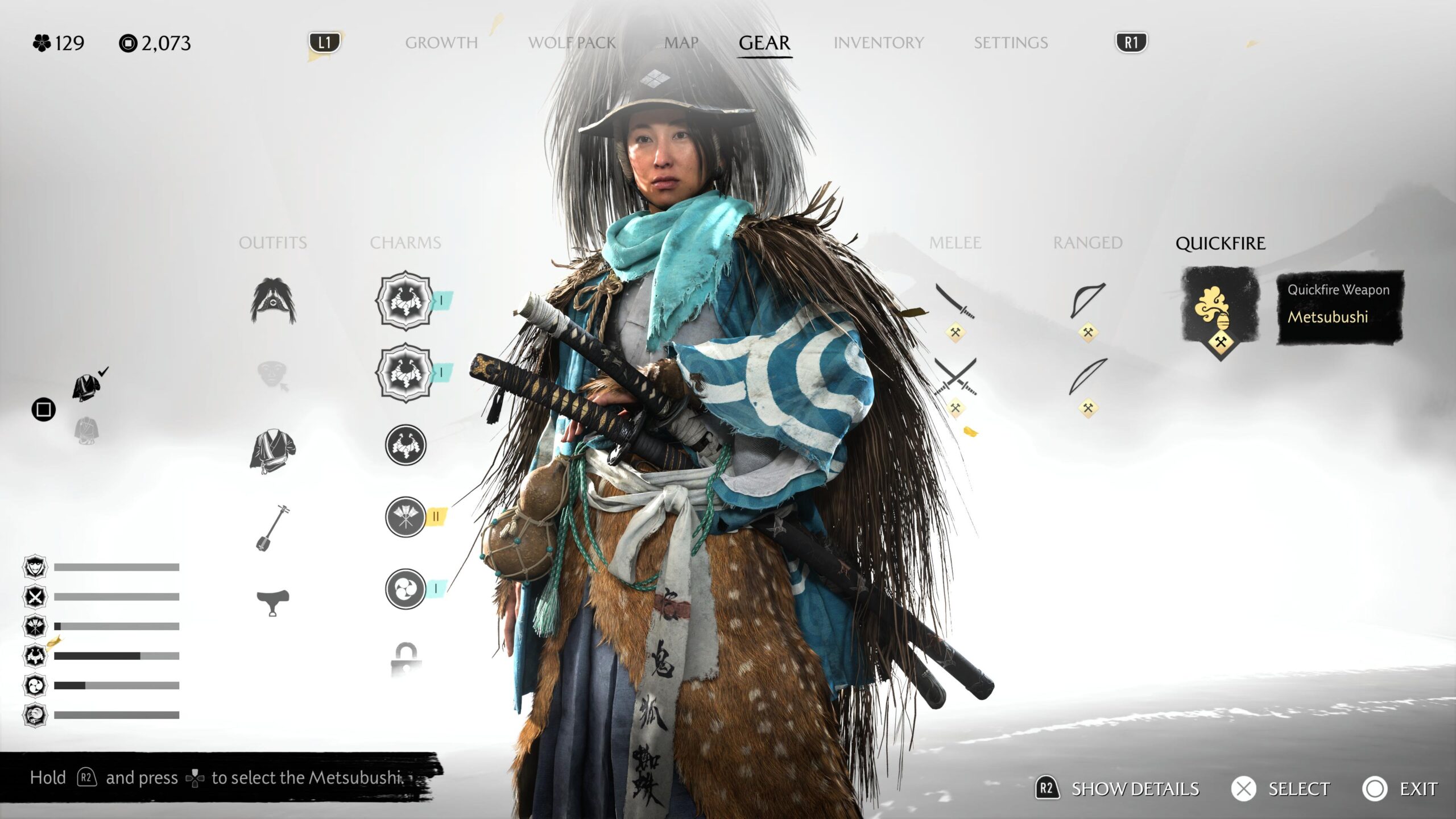Pick the kimono armor outfit slot
Image resolution: width=1456 pixels, height=819 pixels.
click(272, 450)
